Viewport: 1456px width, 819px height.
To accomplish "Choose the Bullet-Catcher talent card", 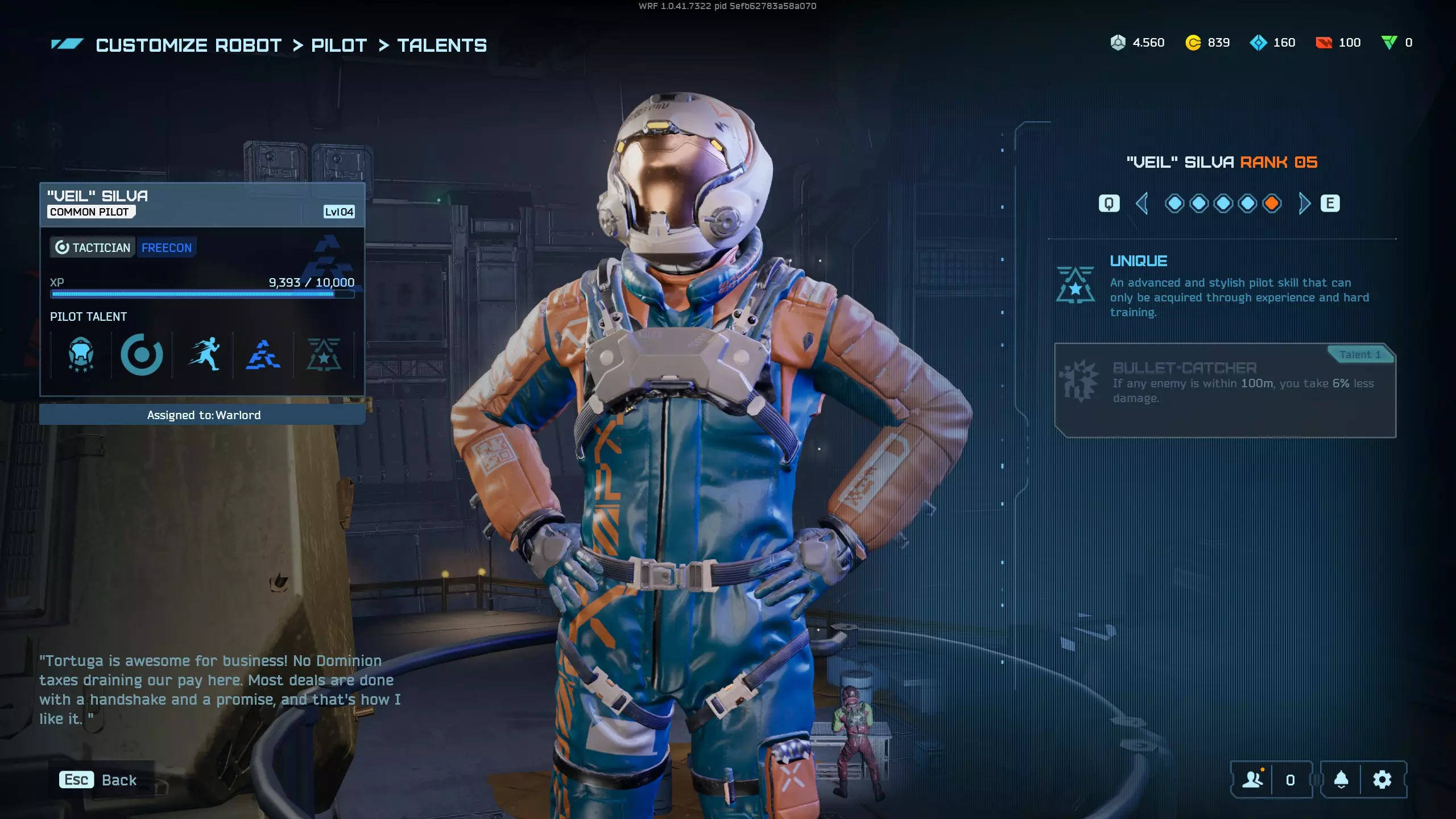I will click(1225, 390).
